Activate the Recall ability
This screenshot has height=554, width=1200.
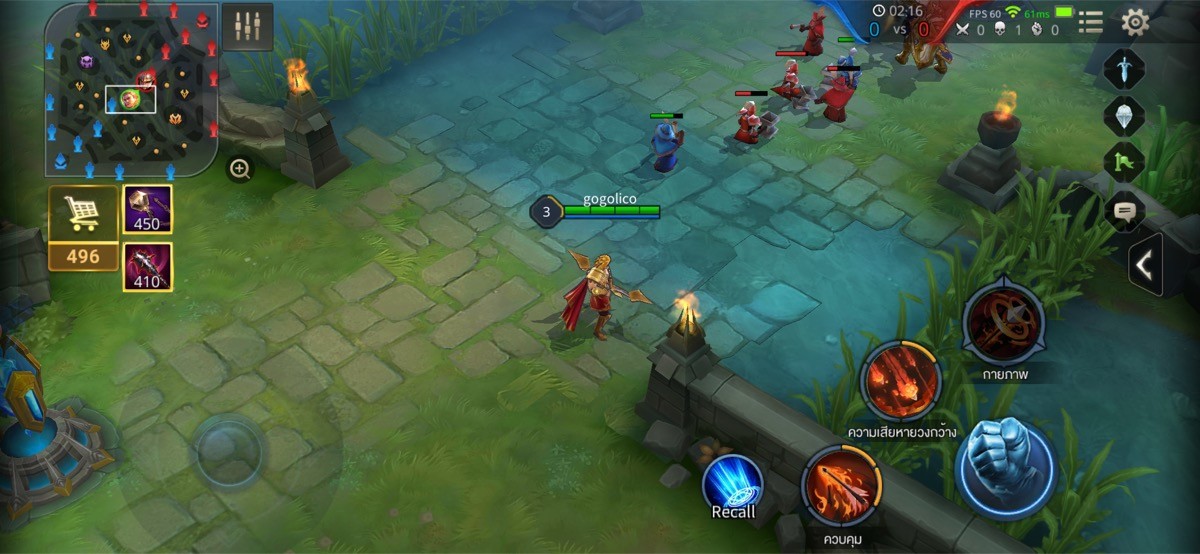point(733,486)
